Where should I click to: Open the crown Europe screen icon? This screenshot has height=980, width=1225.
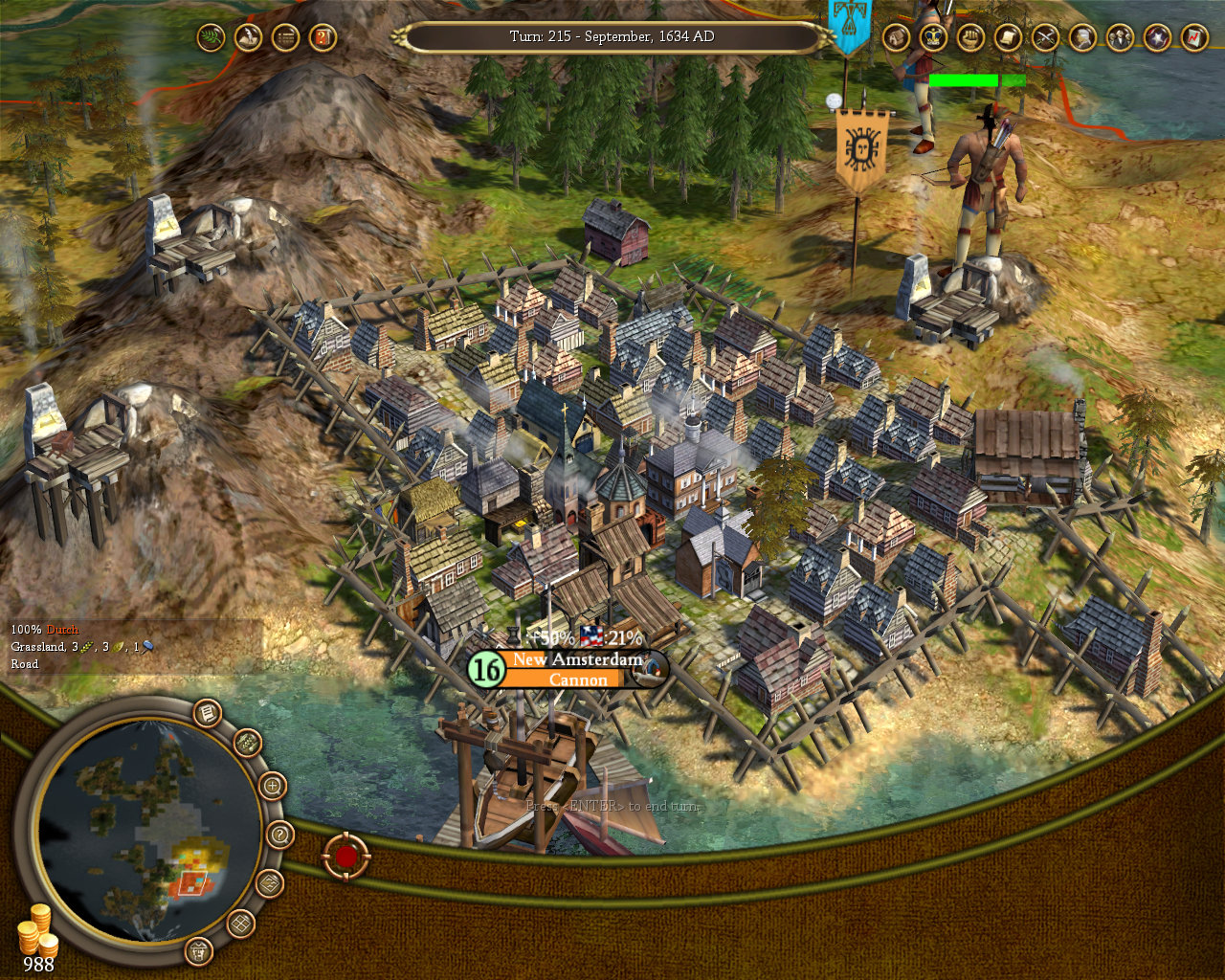click(933, 38)
